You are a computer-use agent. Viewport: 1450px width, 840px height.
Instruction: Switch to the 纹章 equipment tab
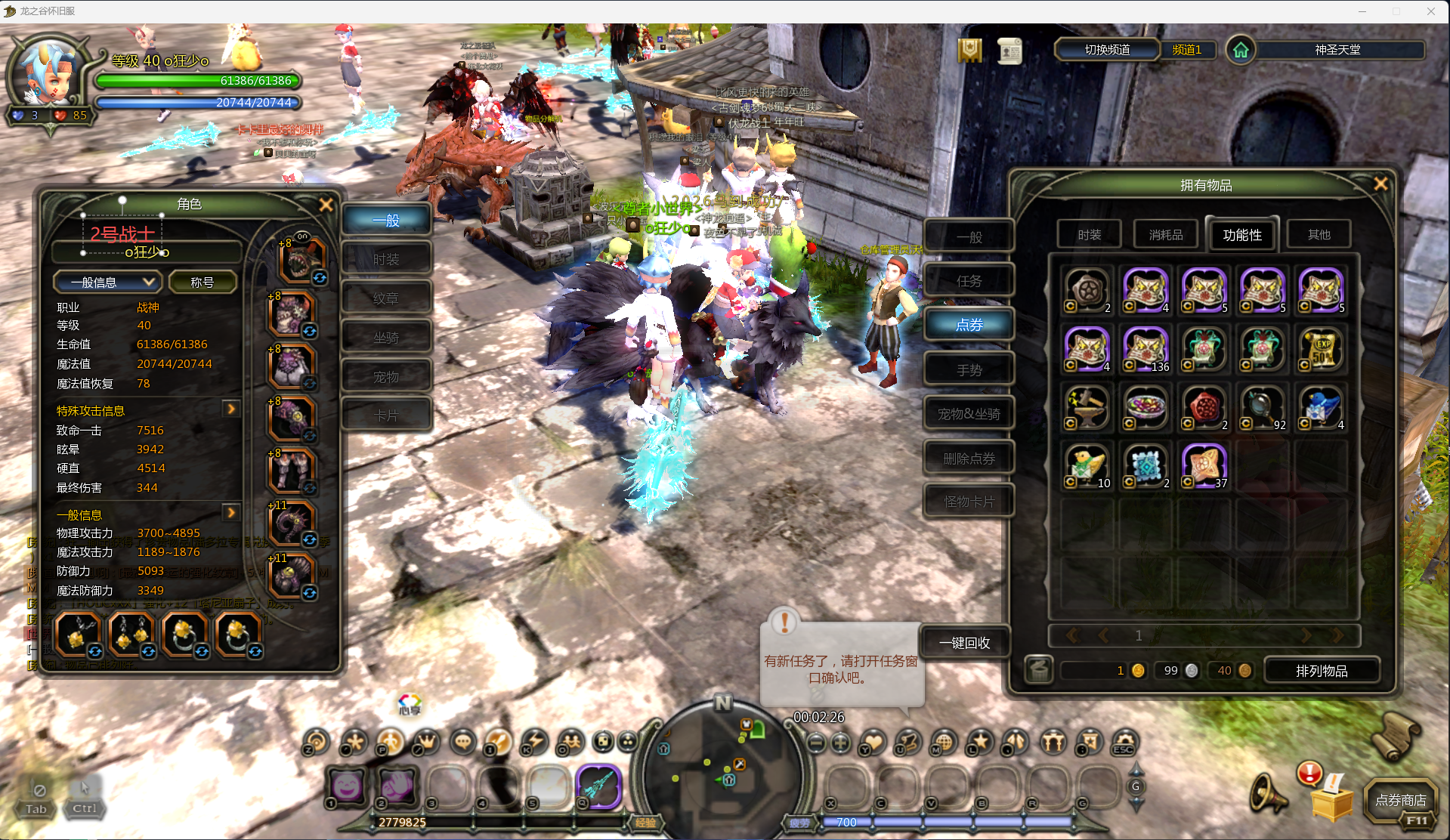[x=386, y=299]
